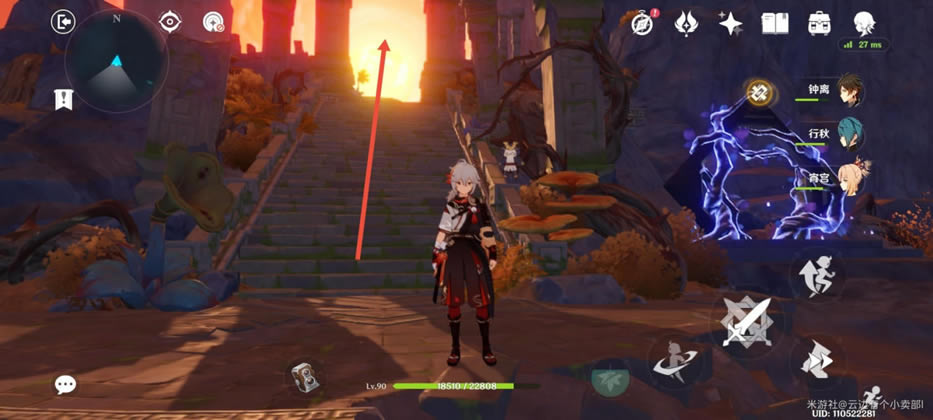
Task: Open the adventurer handbook book icon
Action: tap(775, 22)
